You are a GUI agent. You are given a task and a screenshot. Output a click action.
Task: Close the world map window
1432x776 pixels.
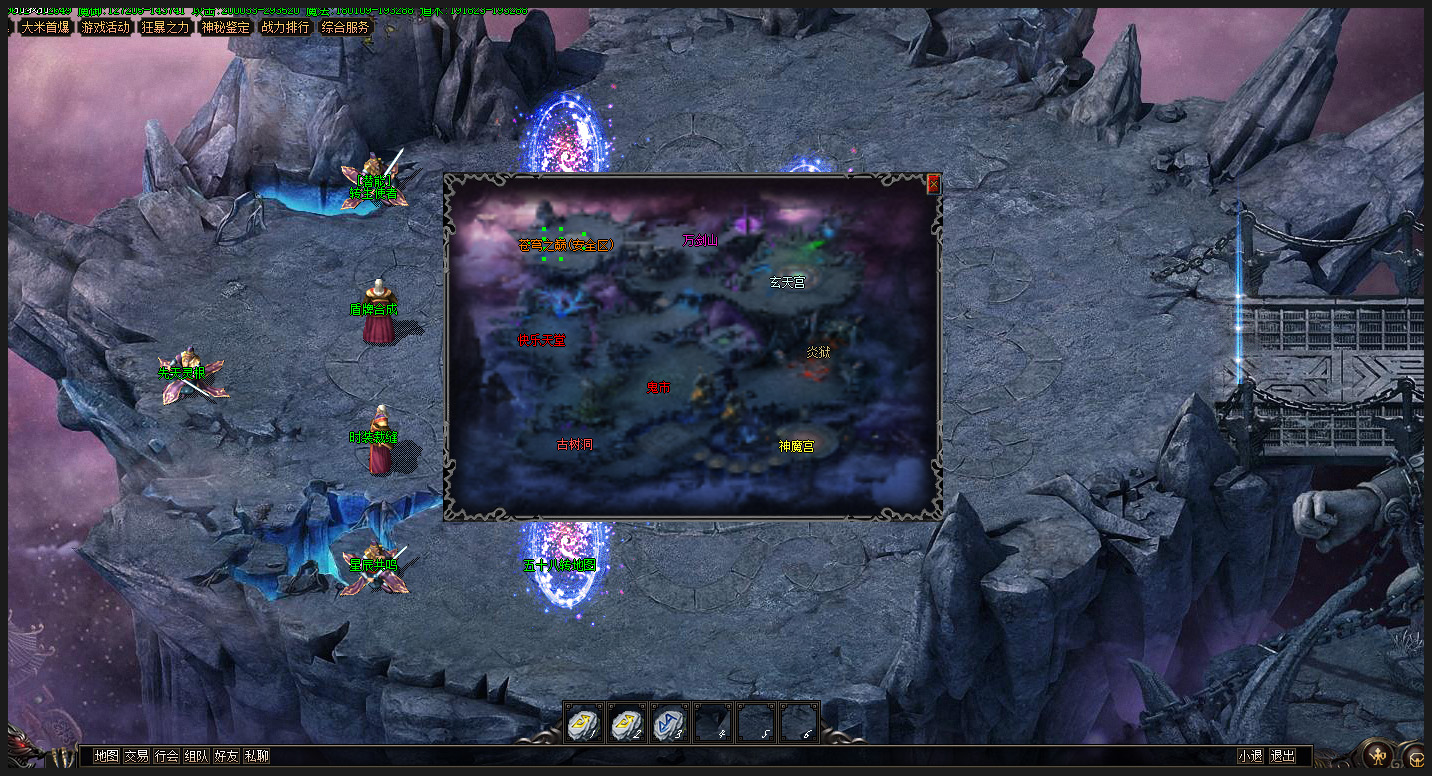[933, 184]
